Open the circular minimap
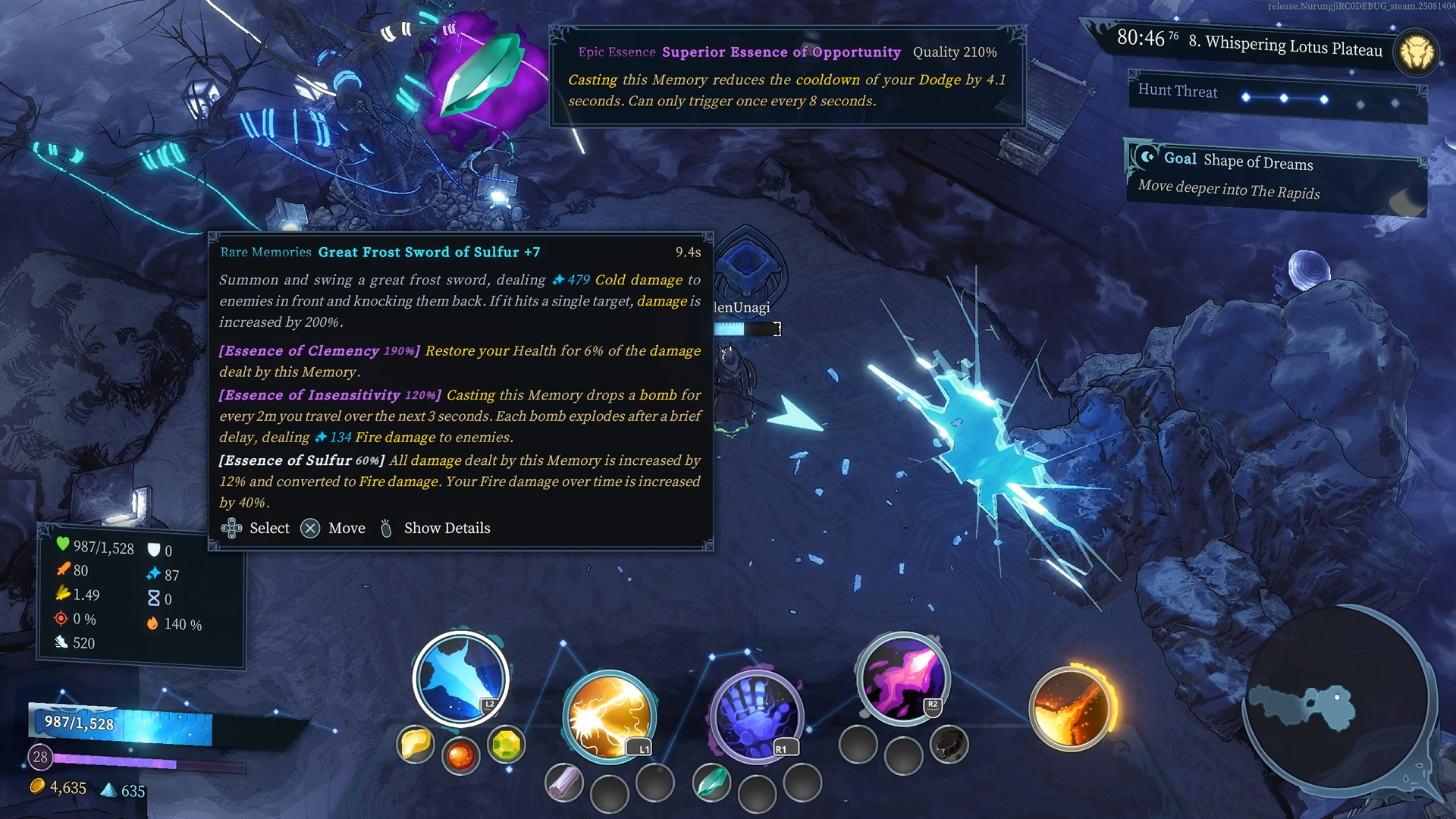This screenshot has height=819, width=1456. [1335, 699]
